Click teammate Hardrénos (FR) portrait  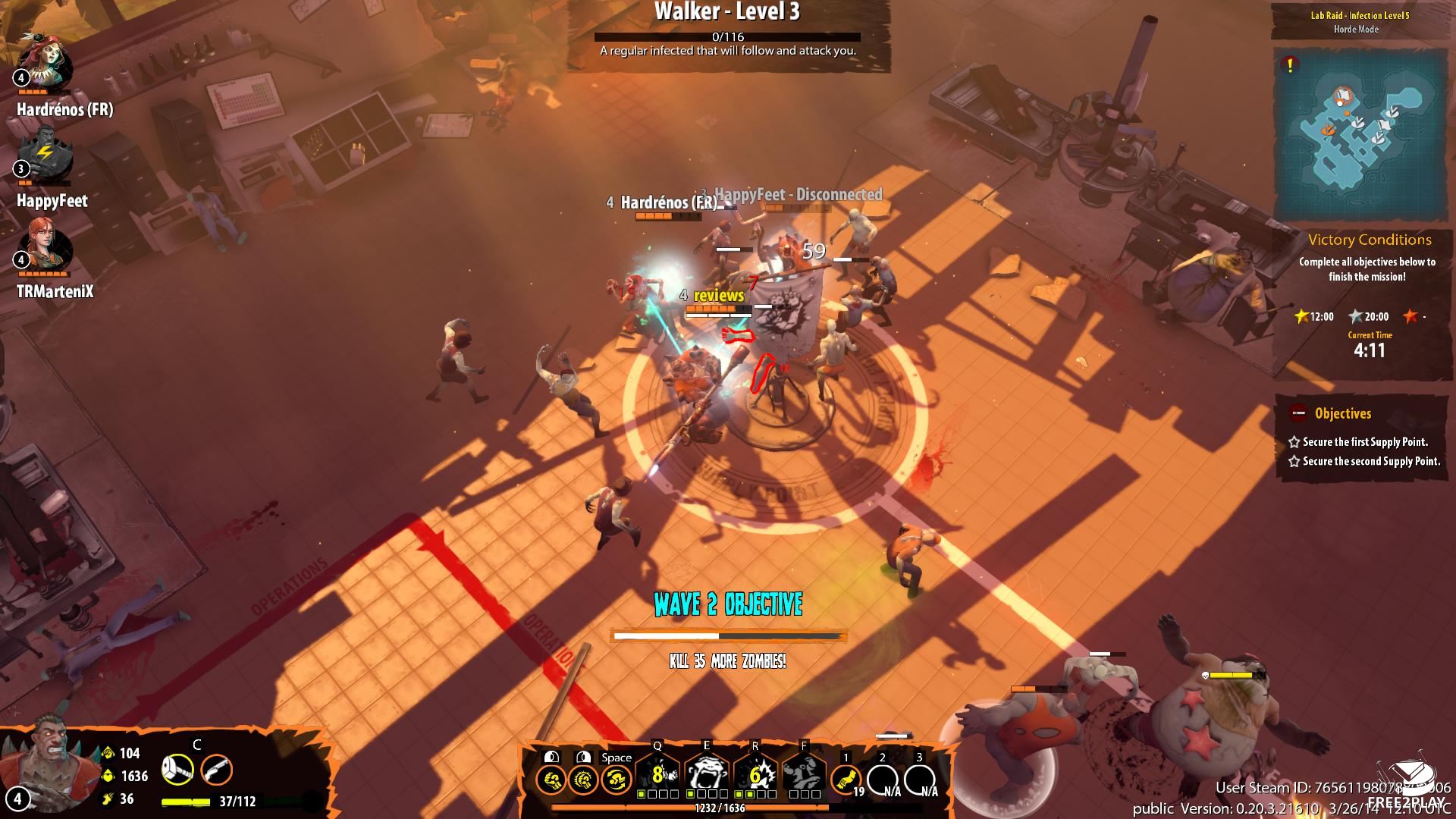coord(47,64)
